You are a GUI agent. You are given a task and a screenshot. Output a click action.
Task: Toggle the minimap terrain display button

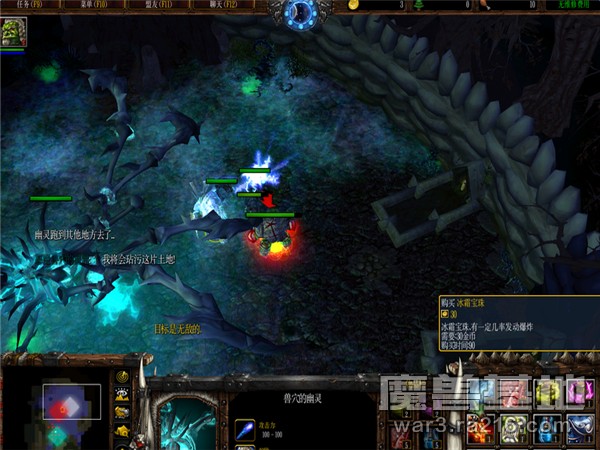coord(123,394)
